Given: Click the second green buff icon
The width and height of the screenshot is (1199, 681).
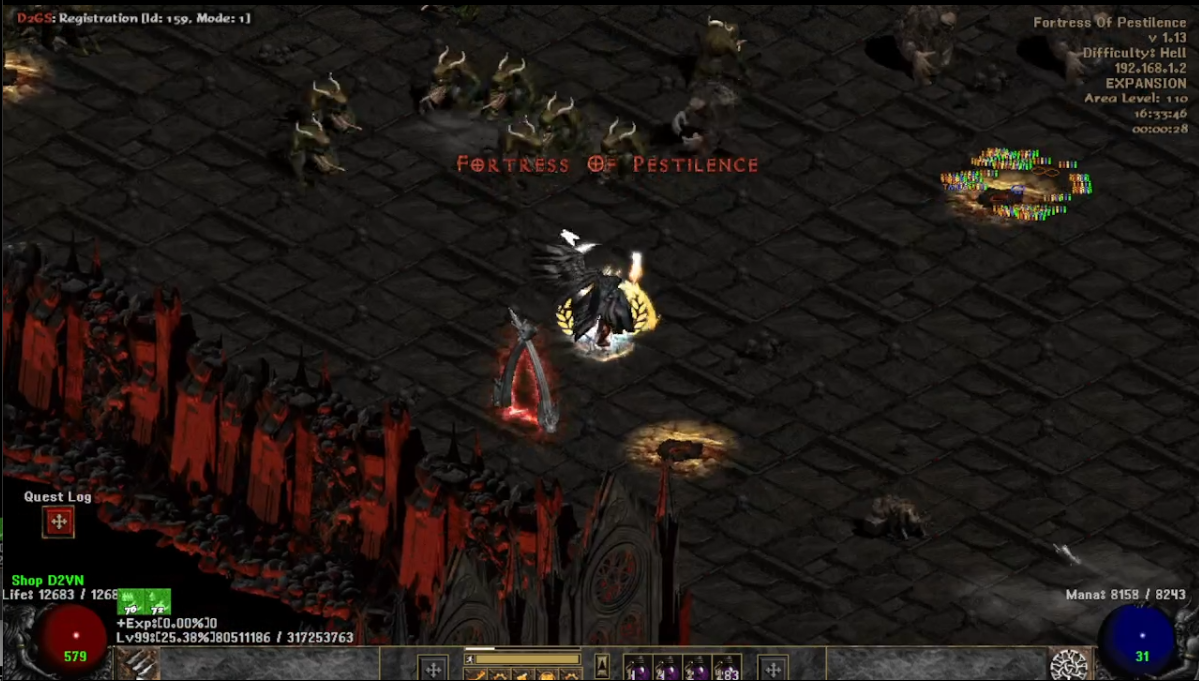Looking at the screenshot, I should tap(158, 602).
